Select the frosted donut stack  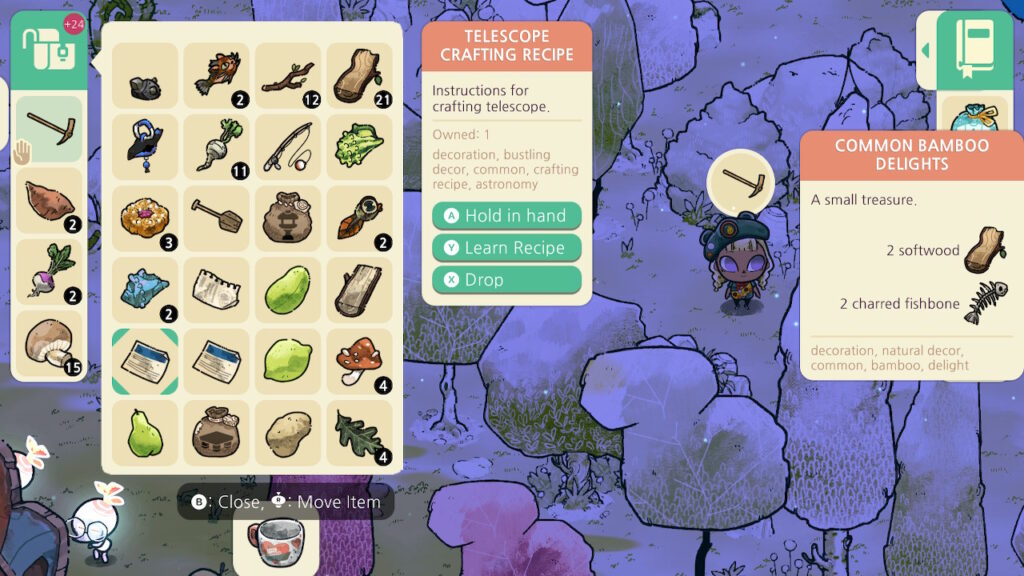[144, 219]
